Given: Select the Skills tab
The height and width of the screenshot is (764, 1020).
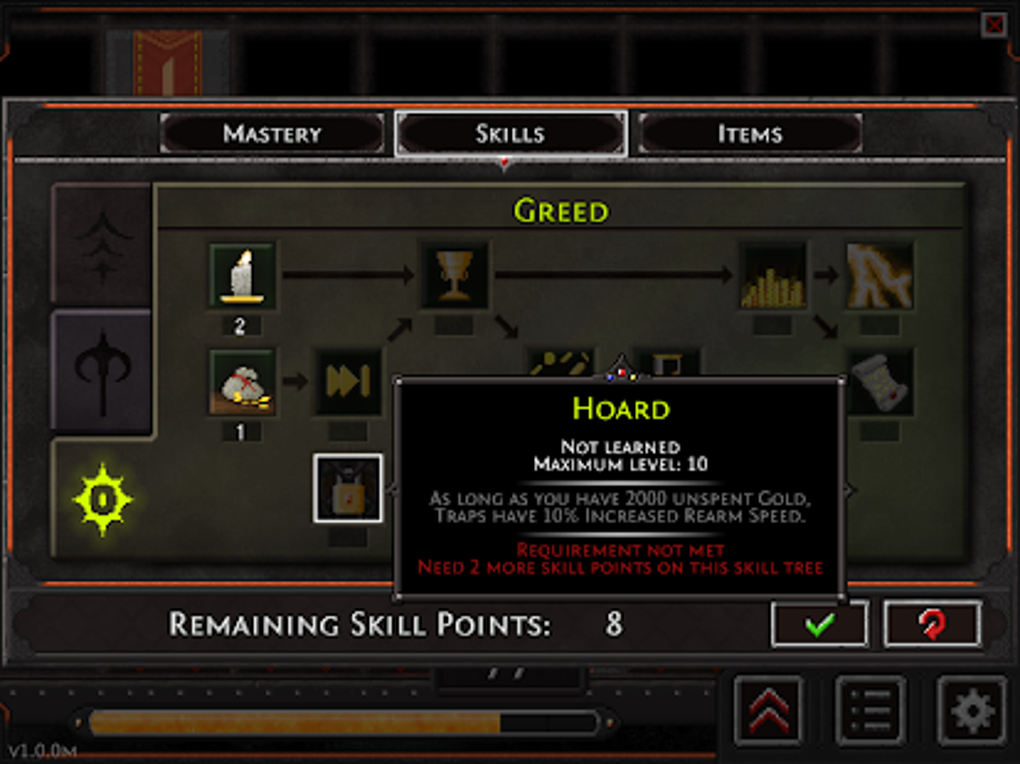Looking at the screenshot, I should (510, 133).
